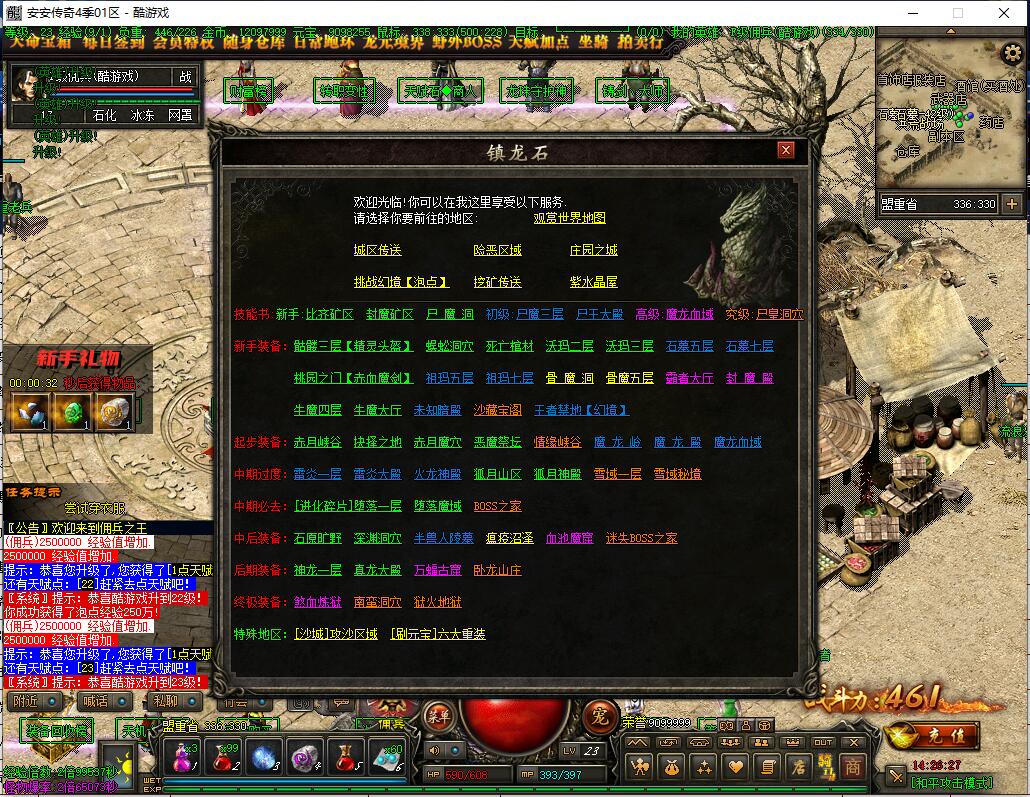Choose 城区传送 city teleport
This screenshot has height=797, width=1030.
point(377,250)
